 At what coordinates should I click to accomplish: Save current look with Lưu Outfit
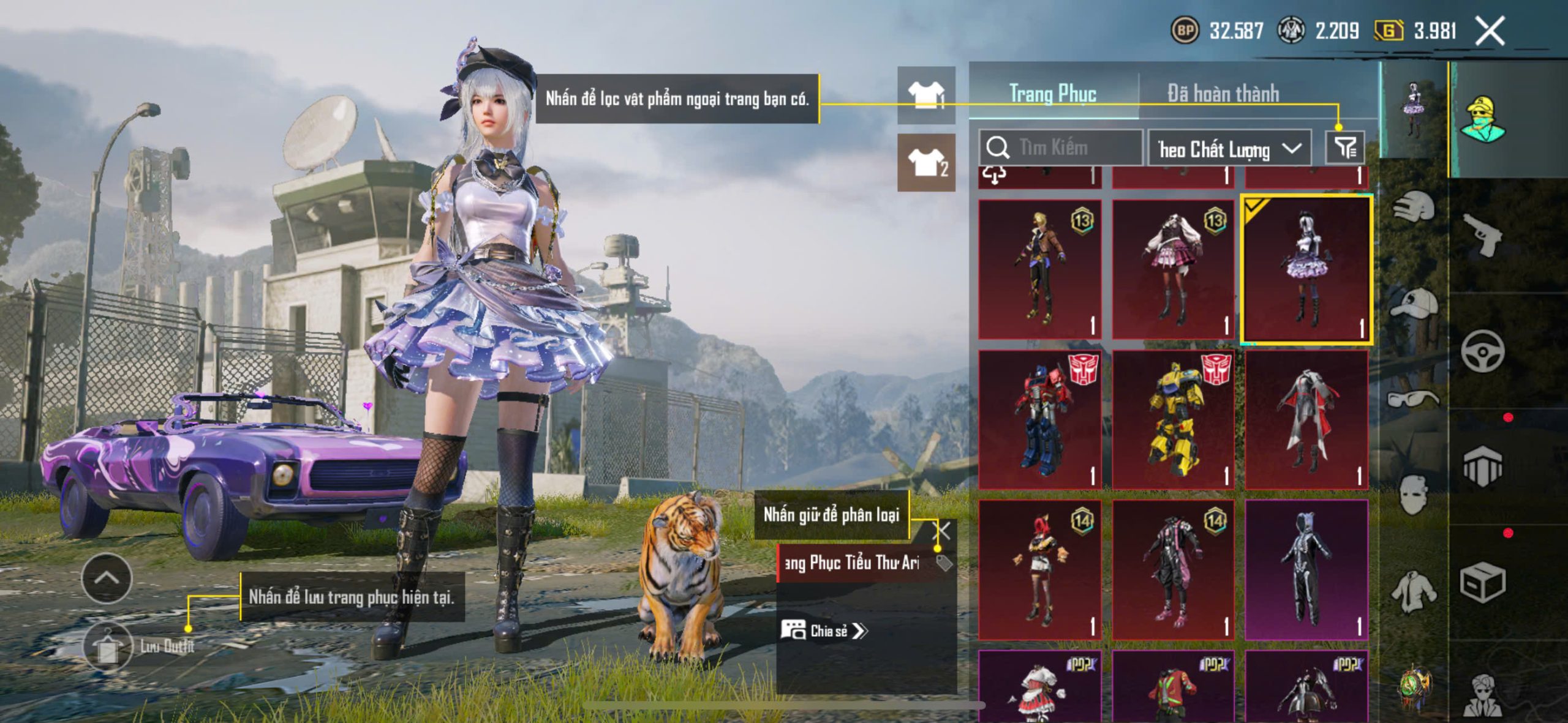pos(108,646)
